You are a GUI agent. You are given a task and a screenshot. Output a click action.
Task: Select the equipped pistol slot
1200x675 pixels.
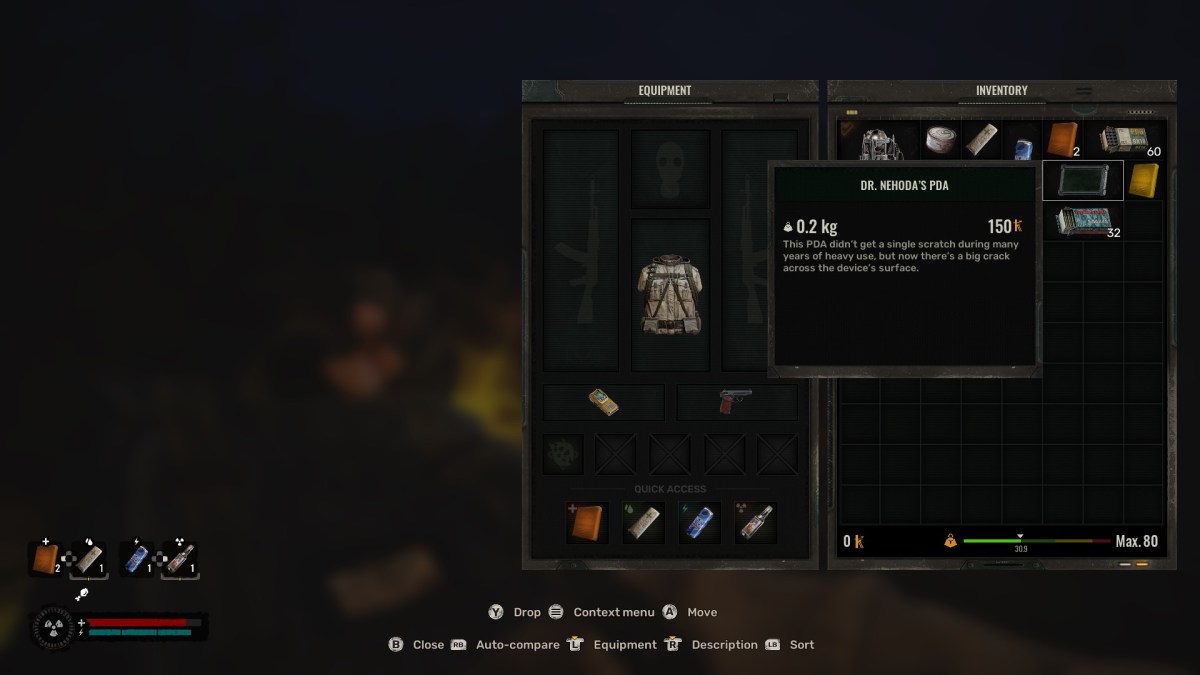[736, 402]
